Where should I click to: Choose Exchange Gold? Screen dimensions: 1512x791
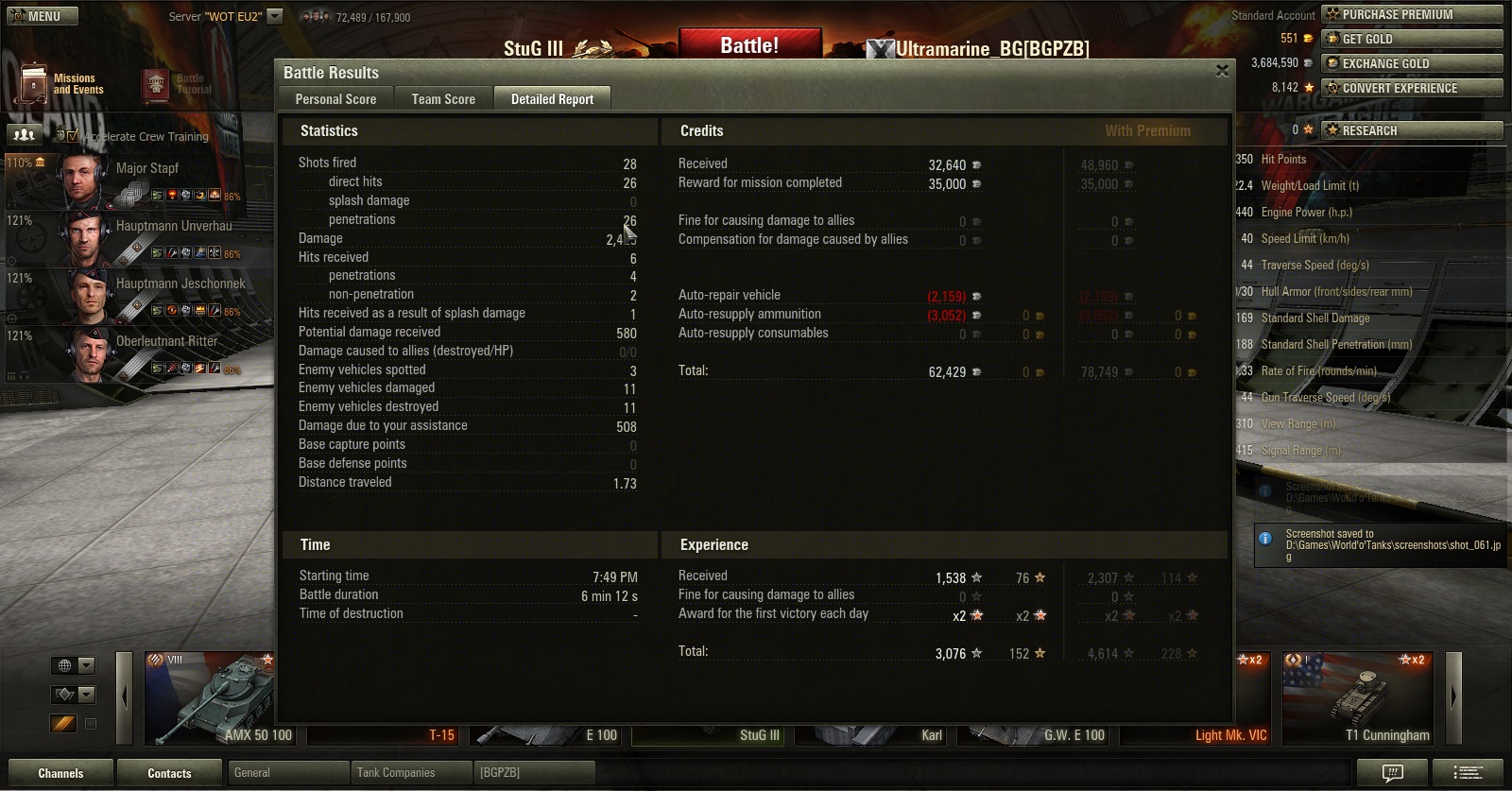[x=1411, y=63]
